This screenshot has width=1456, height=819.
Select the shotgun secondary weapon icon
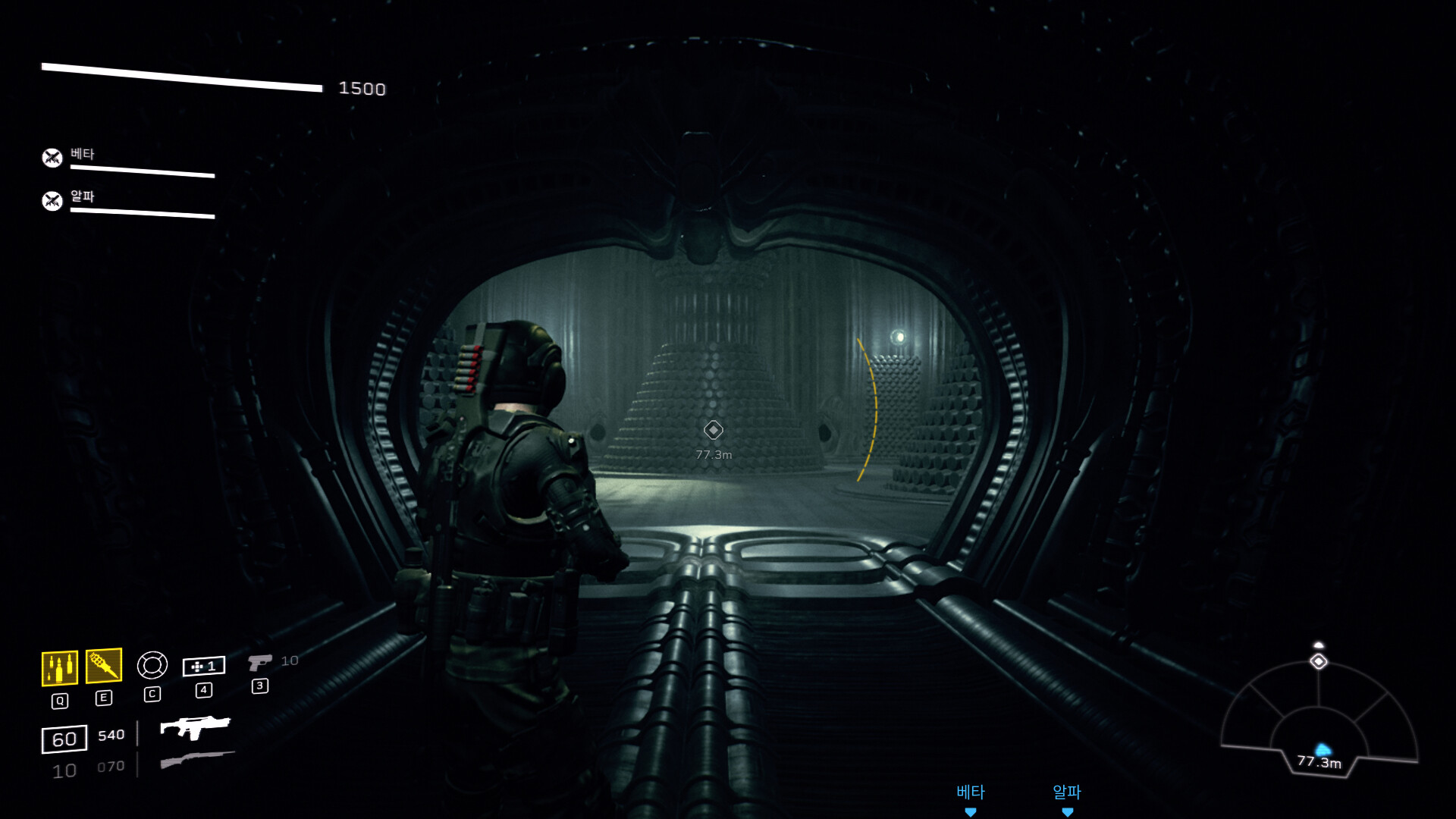pyautogui.click(x=197, y=759)
